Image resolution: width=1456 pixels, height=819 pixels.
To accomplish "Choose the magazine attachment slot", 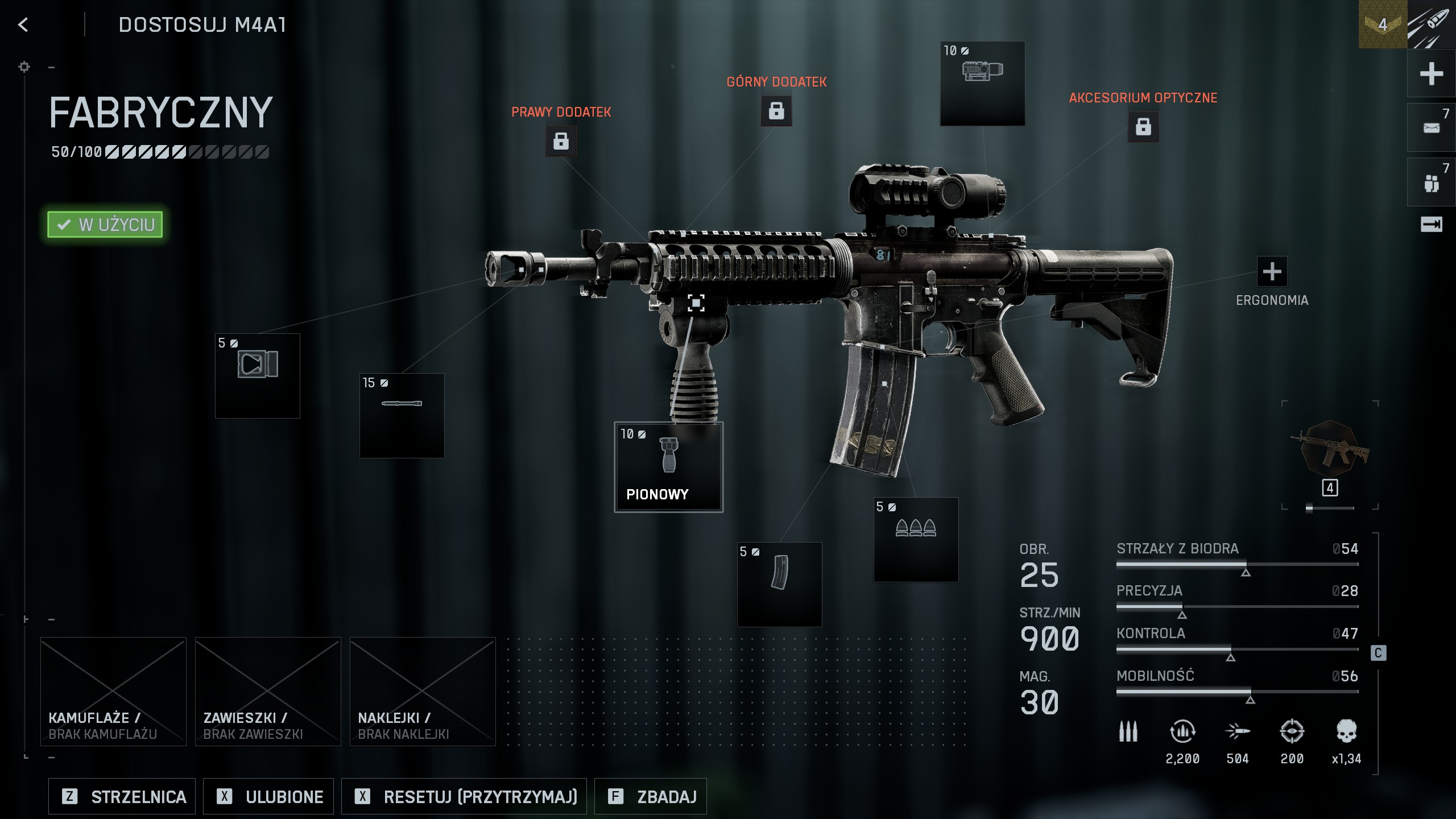I will tap(779, 584).
